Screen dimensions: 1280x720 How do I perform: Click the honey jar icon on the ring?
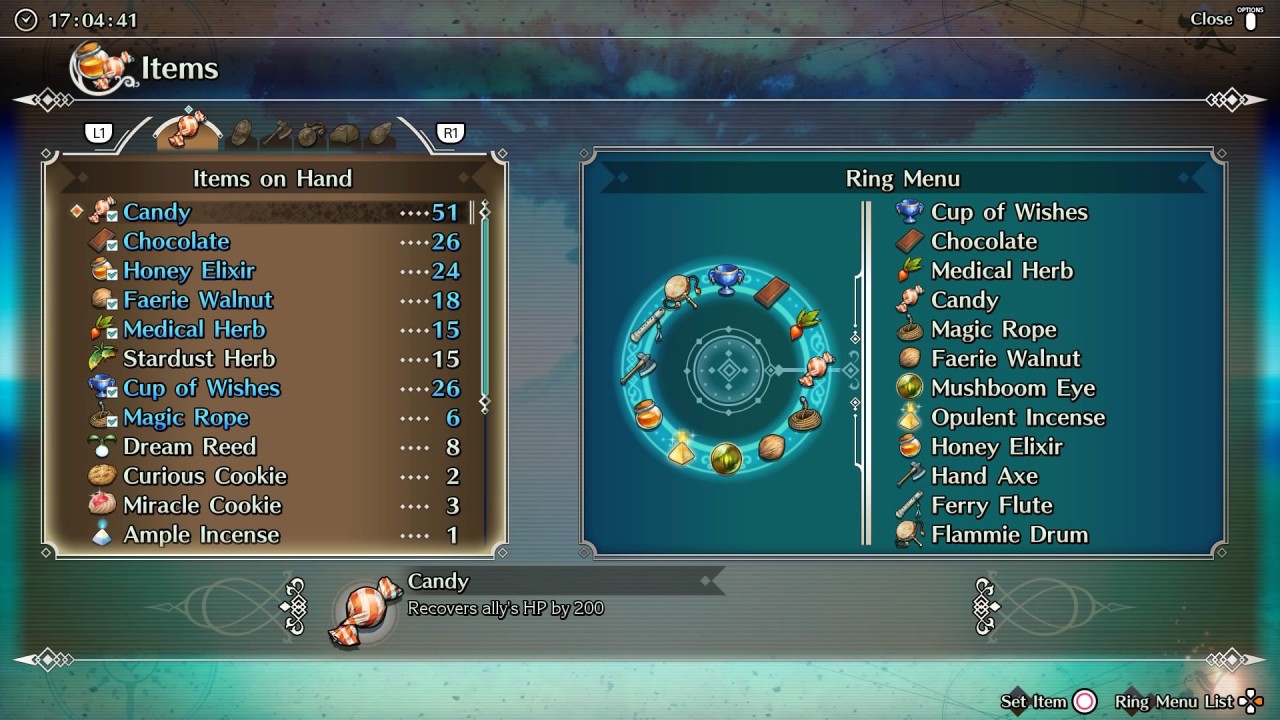(x=649, y=414)
